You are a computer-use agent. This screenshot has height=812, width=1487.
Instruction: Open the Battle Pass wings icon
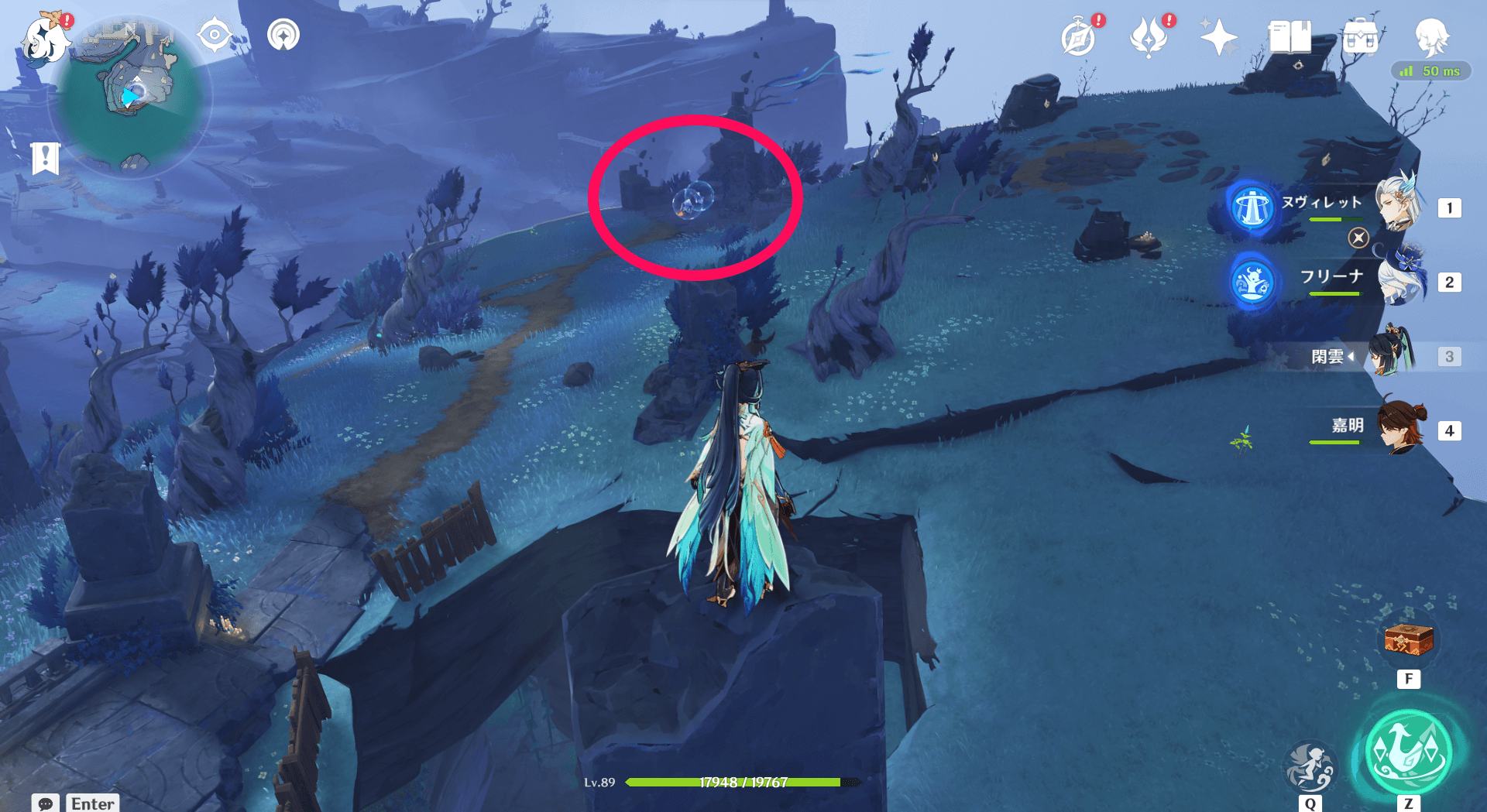click(1149, 36)
